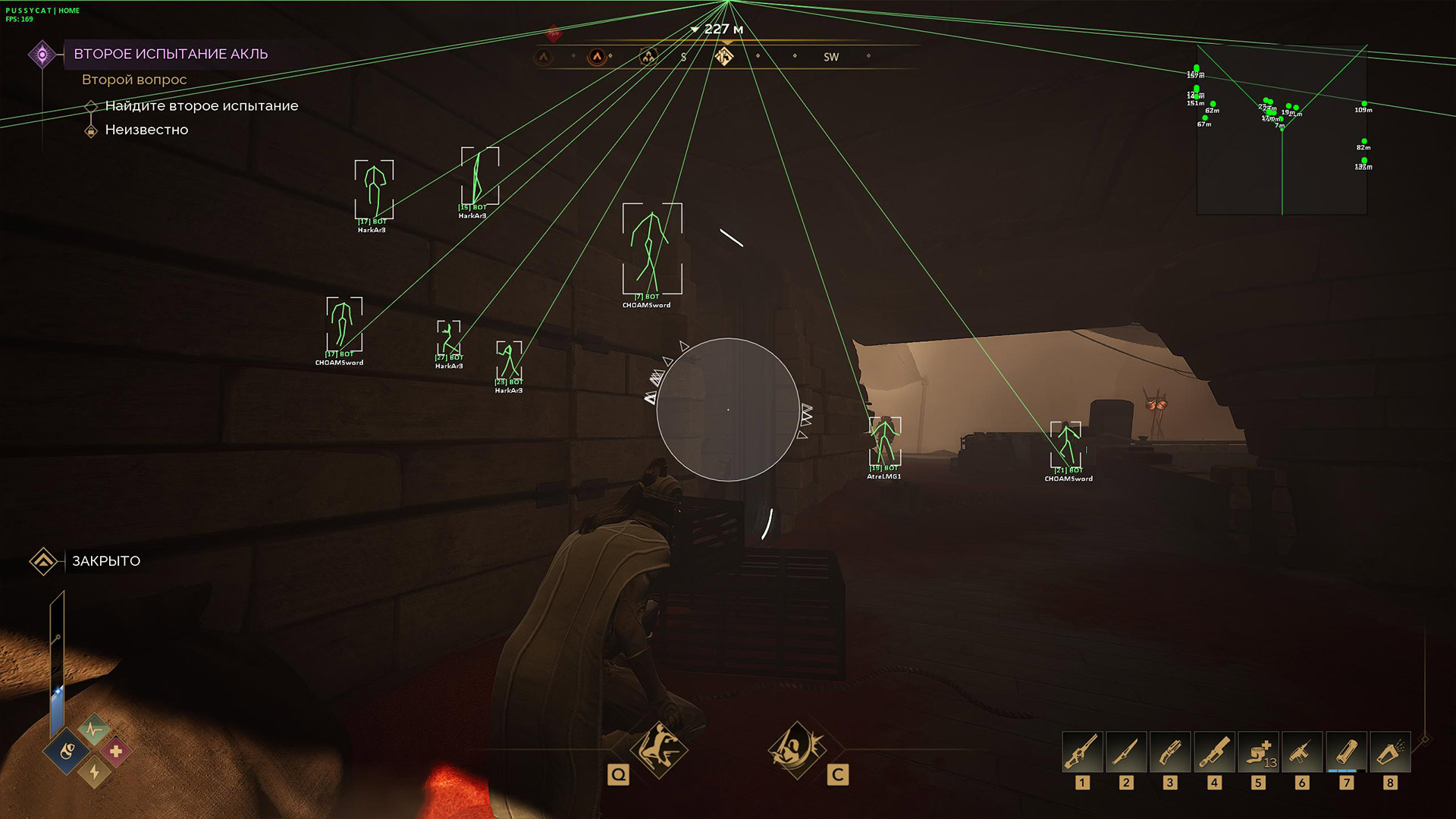Select the orange circled waypoint on compass
Viewport: 1456px width, 819px height.
tap(597, 56)
